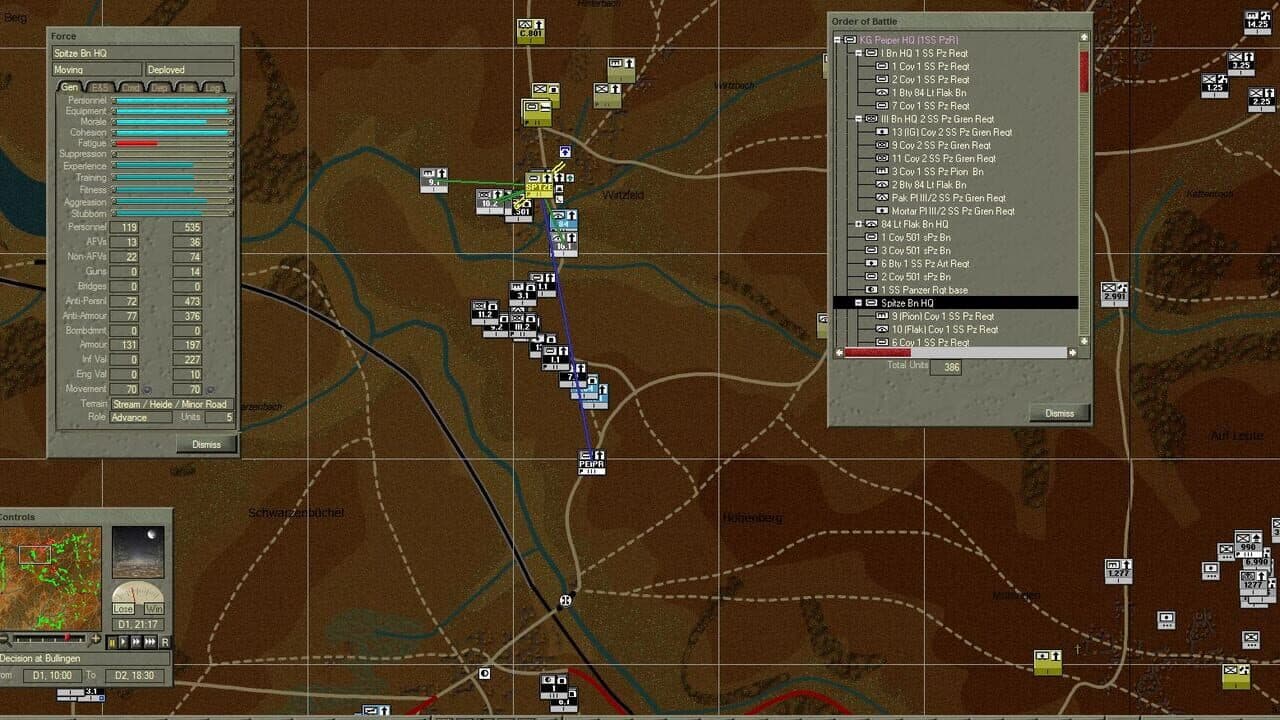The image size is (1280, 720).
Task: Collapse the Spitze Bn HQ branch
Action: tap(857, 304)
